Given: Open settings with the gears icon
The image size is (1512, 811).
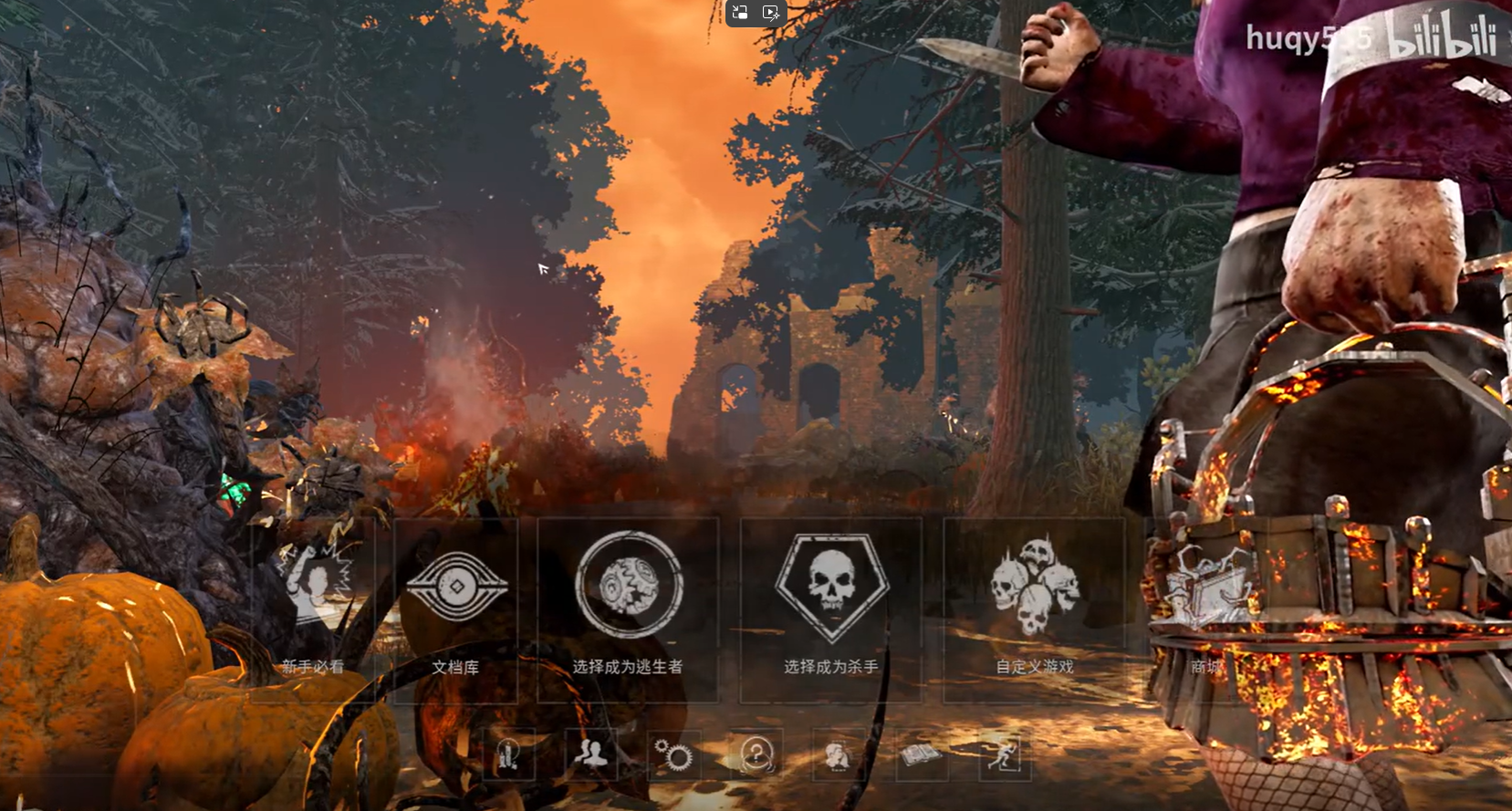Looking at the screenshot, I should click(673, 755).
